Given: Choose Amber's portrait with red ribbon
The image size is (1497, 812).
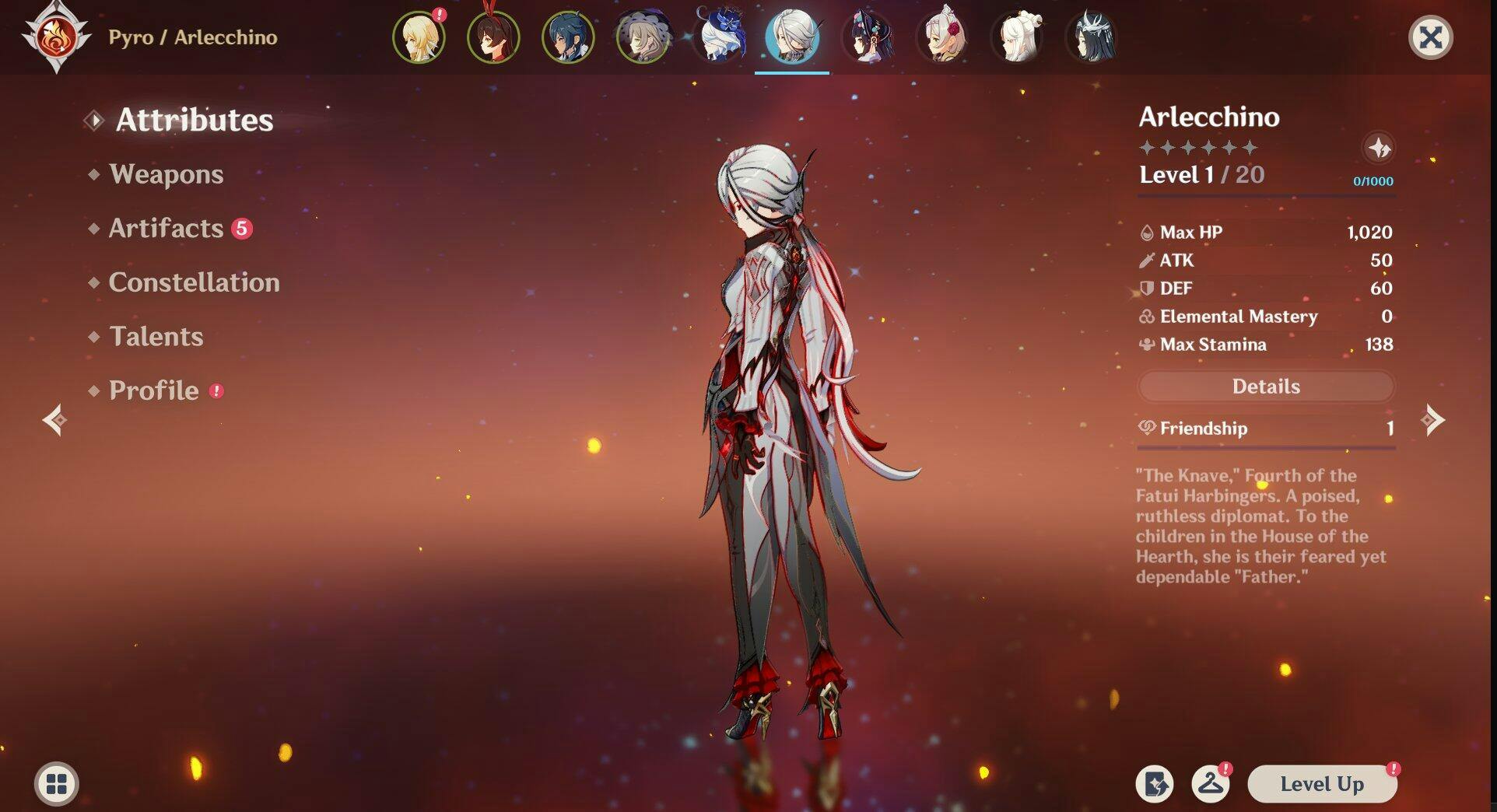Looking at the screenshot, I should click(493, 37).
